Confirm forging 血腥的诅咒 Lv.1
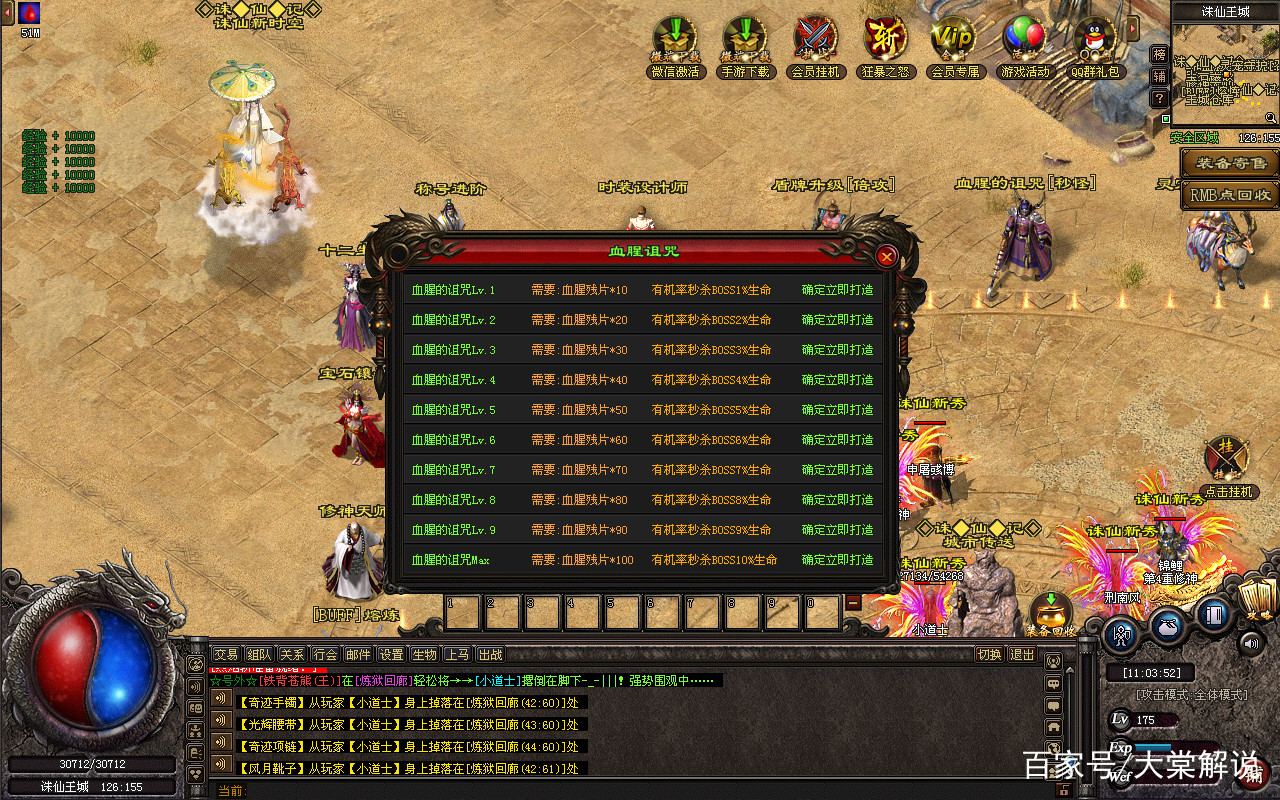Image resolution: width=1280 pixels, height=800 pixels. (837, 290)
